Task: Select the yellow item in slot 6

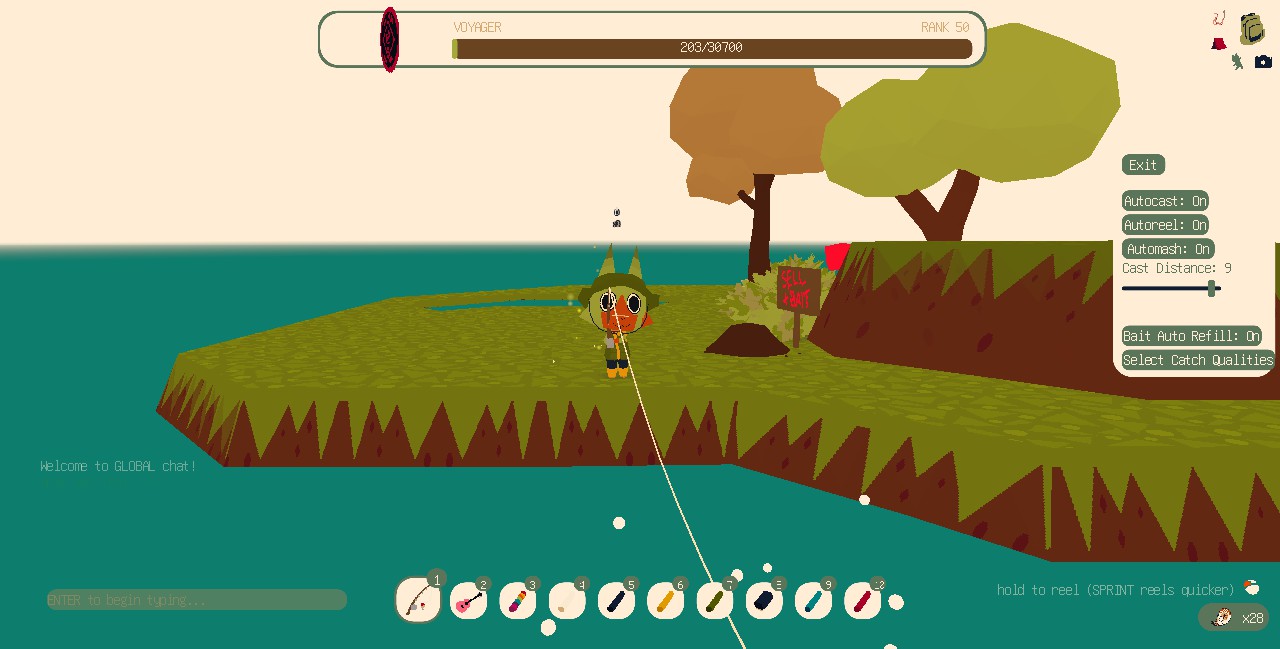Action: click(x=665, y=602)
